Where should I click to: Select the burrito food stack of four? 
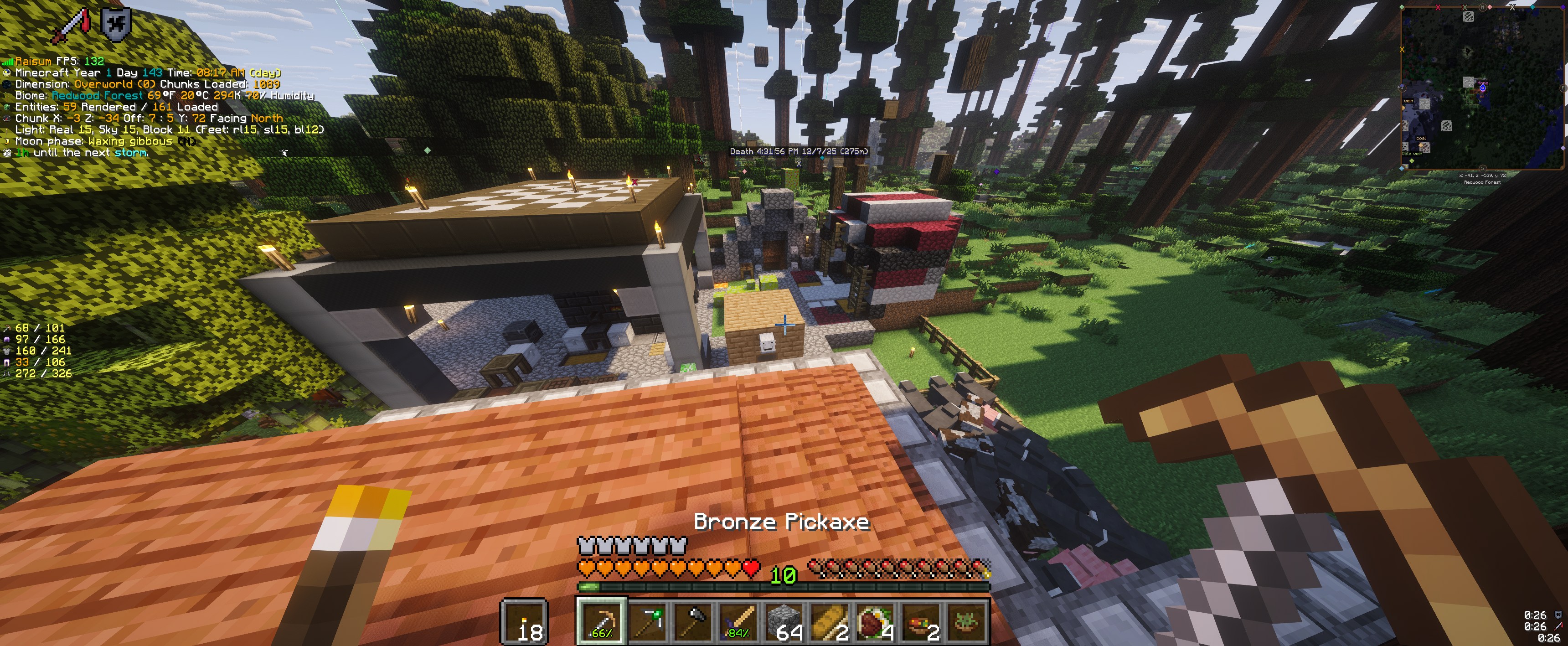pyautogui.click(x=875, y=620)
